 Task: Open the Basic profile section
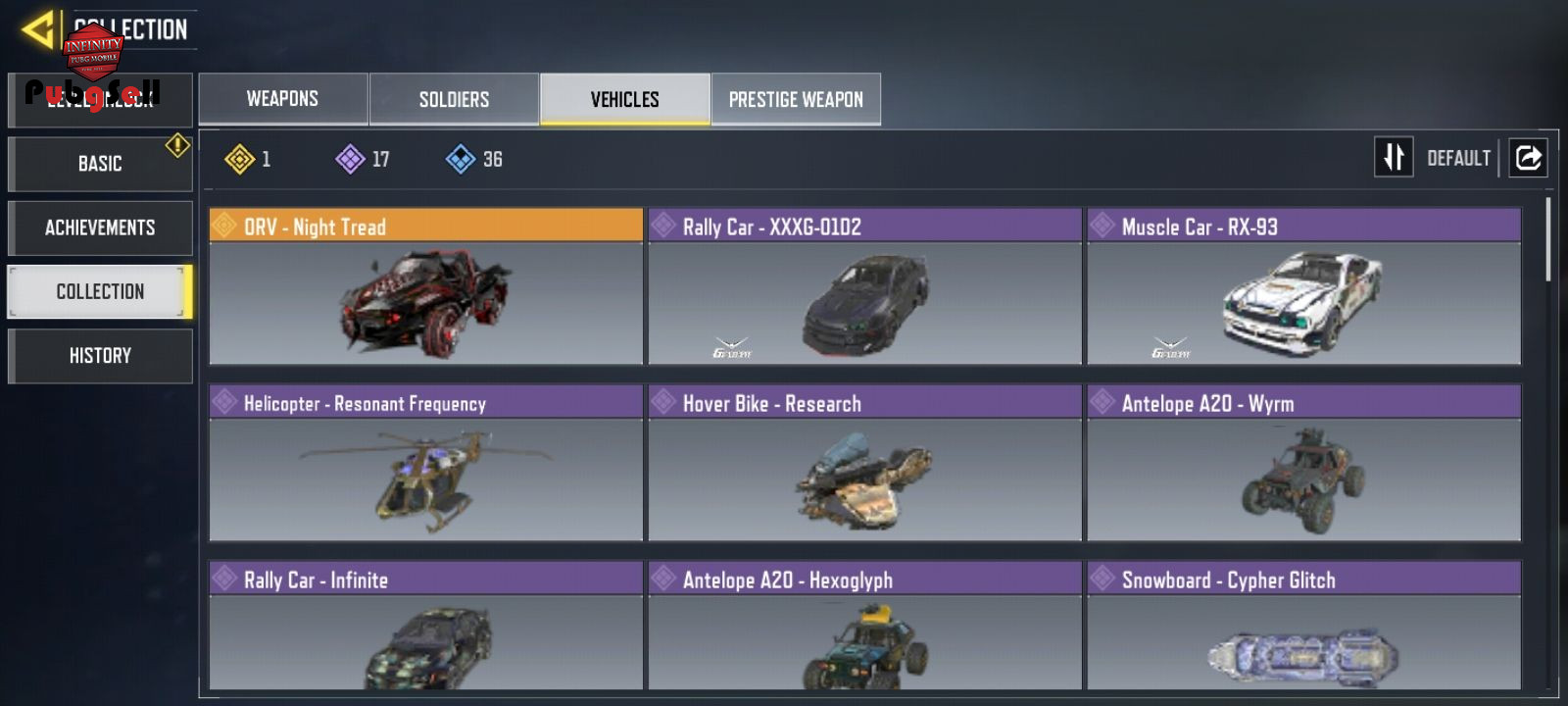pyautogui.click(x=100, y=164)
